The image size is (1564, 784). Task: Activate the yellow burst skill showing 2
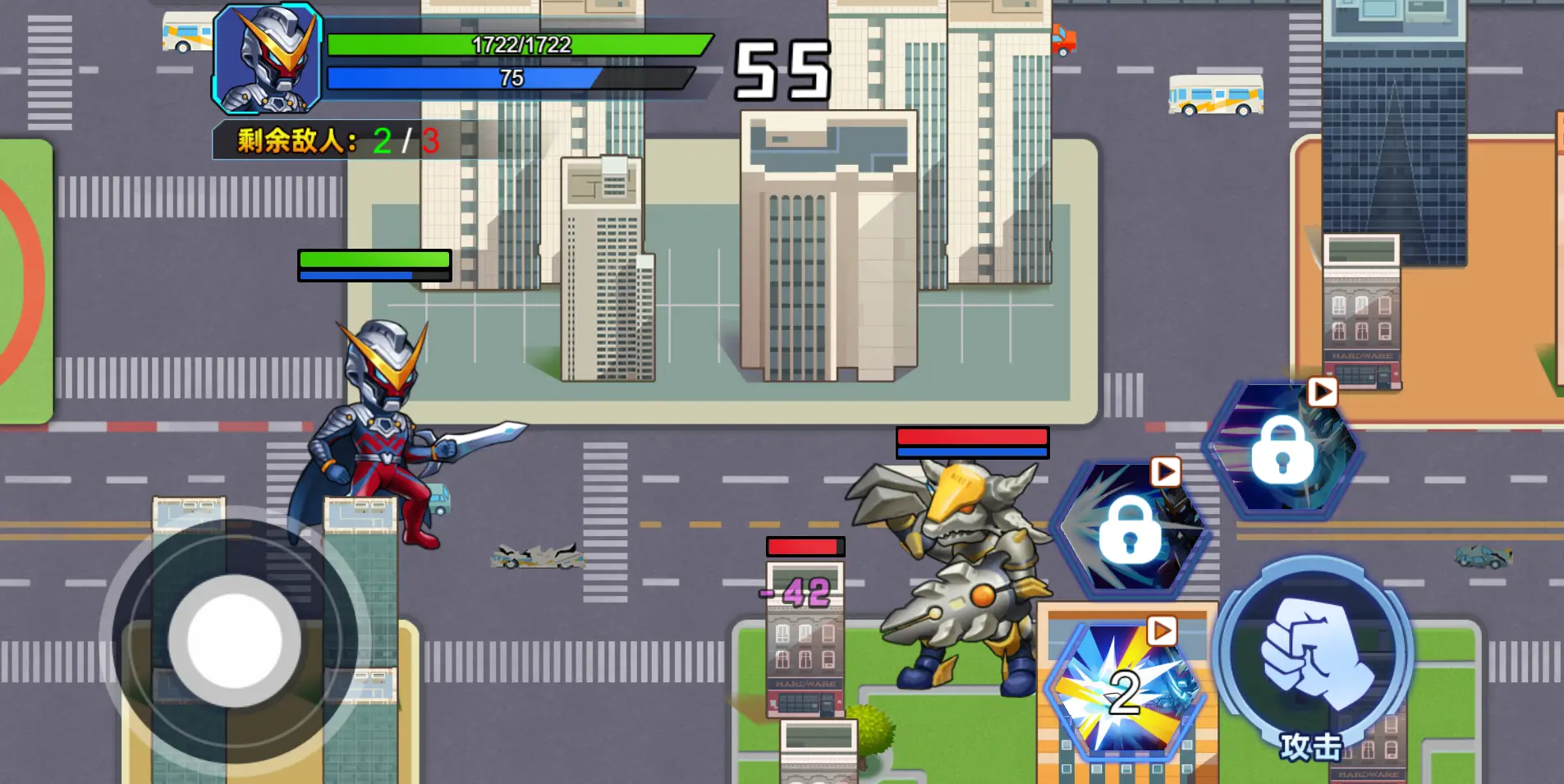[1124, 690]
